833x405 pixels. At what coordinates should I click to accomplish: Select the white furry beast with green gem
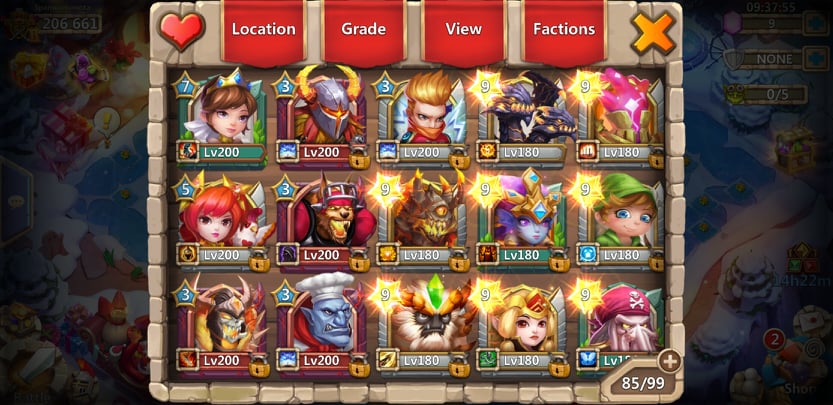tap(424, 320)
